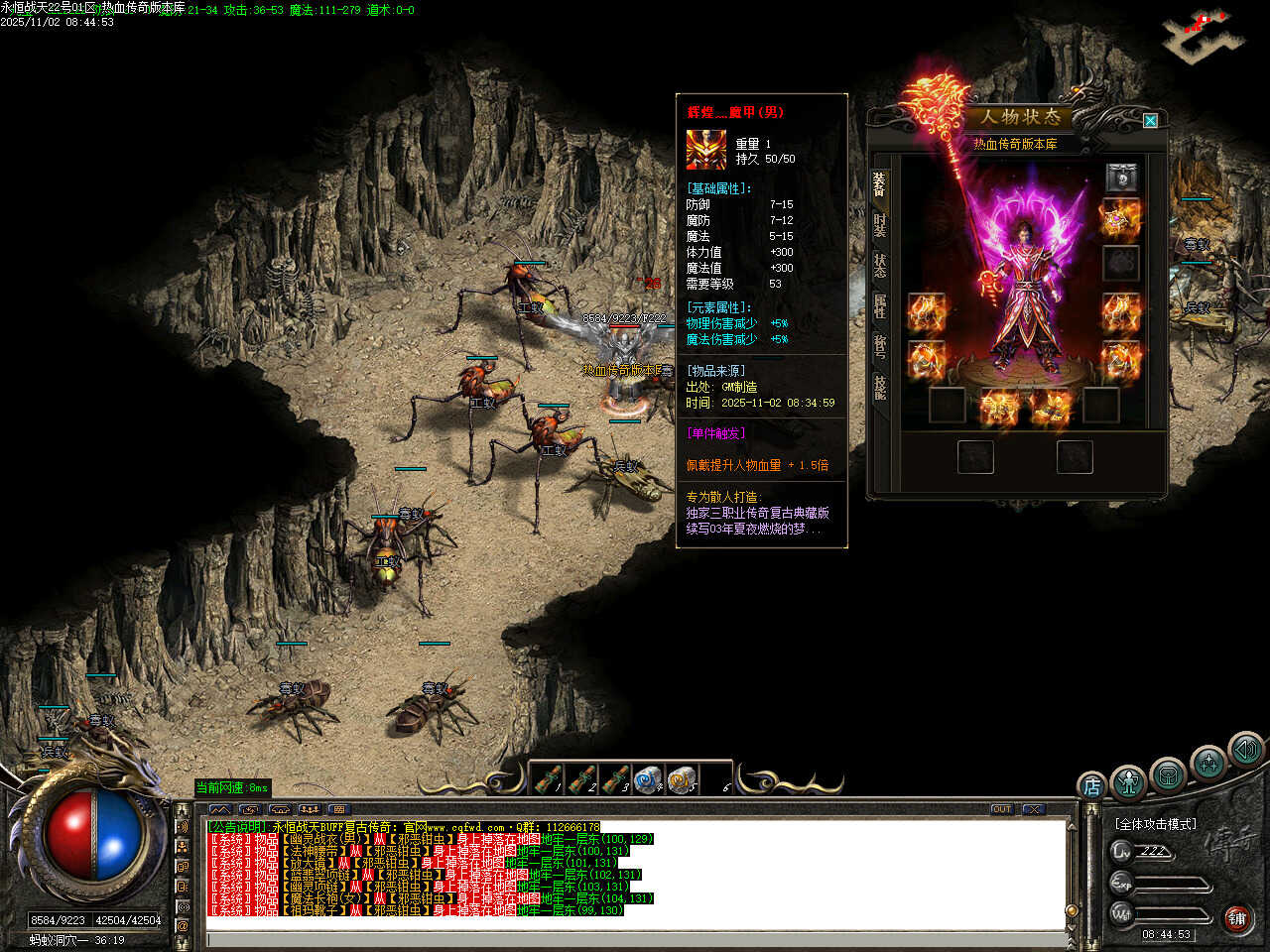
Task: Switch to the 时装 fashion tab
Action: point(880,224)
